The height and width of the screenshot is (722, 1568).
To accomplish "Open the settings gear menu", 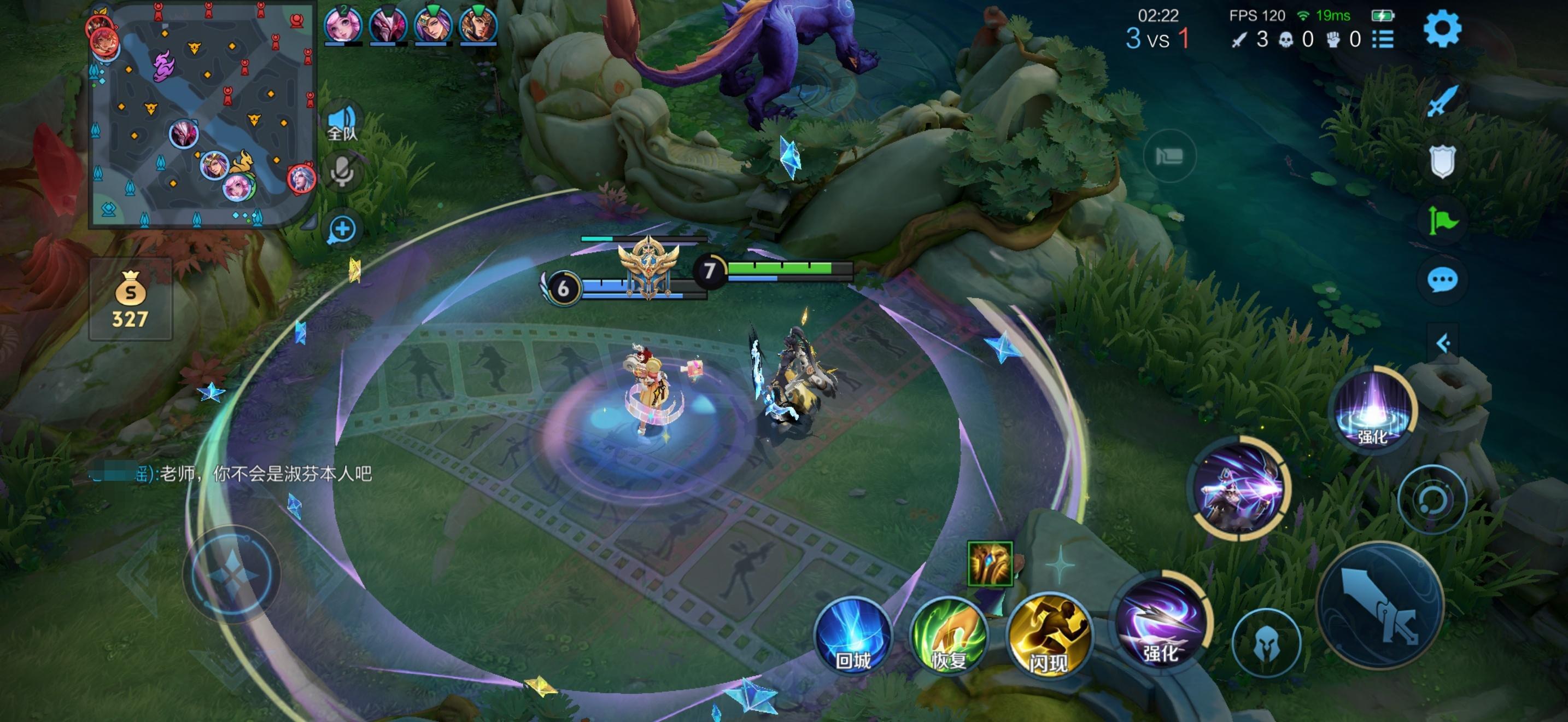I will click(1441, 28).
